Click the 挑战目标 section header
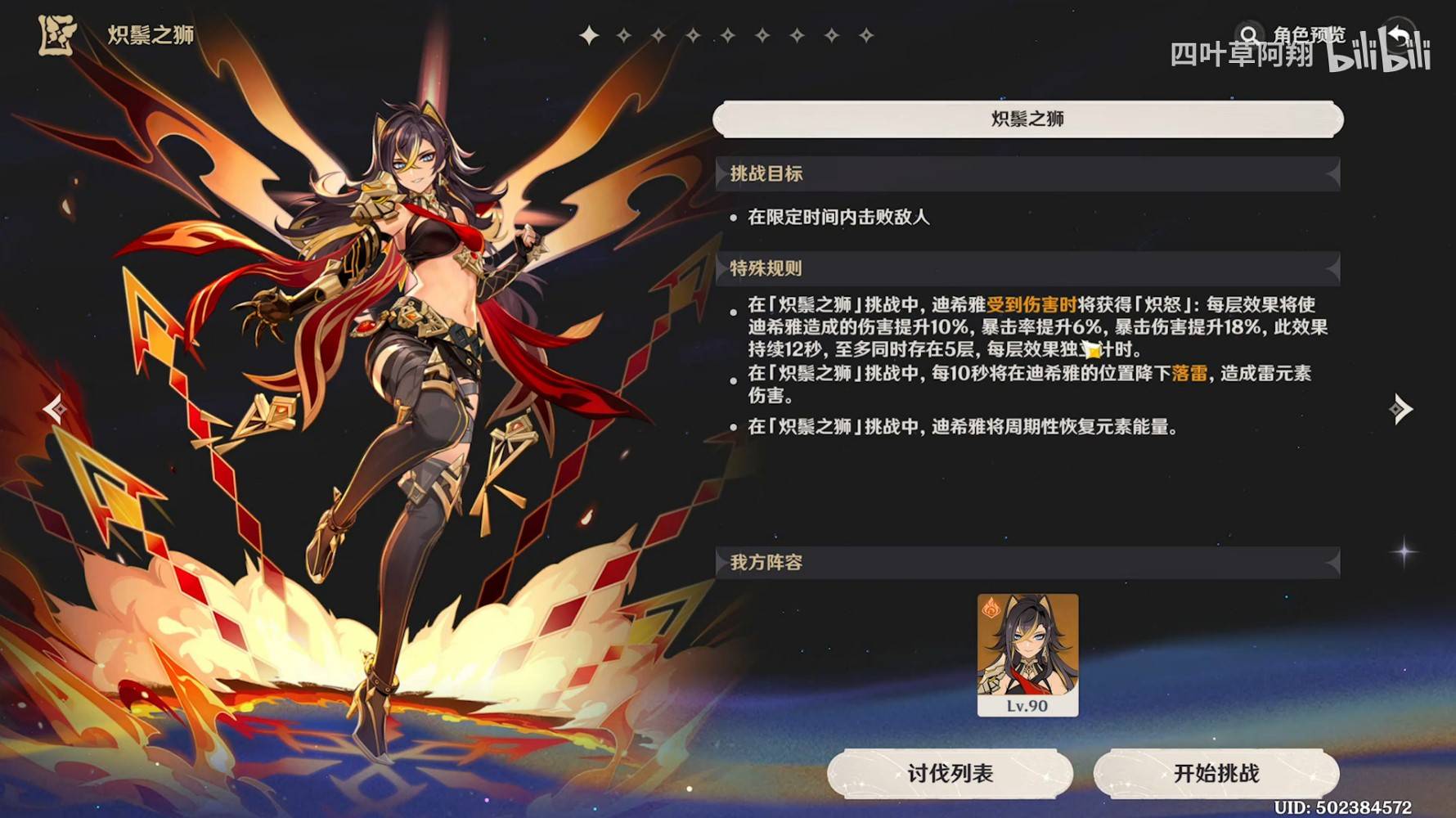1456x818 pixels. pos(765,173)
